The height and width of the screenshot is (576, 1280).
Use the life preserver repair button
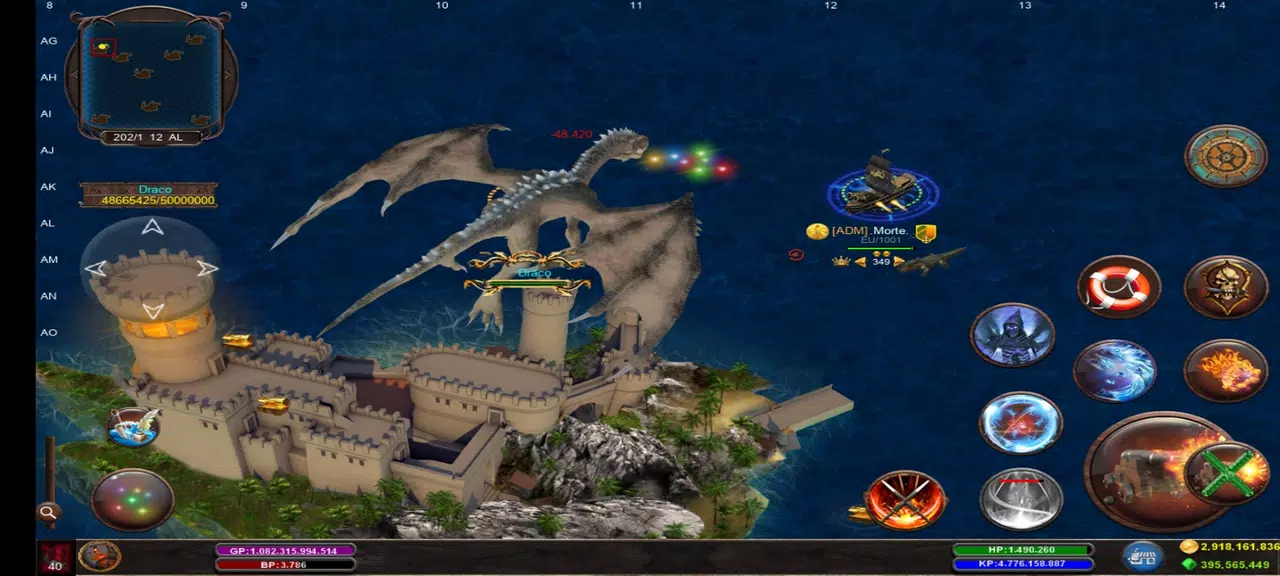click(x=1119, y=288)
